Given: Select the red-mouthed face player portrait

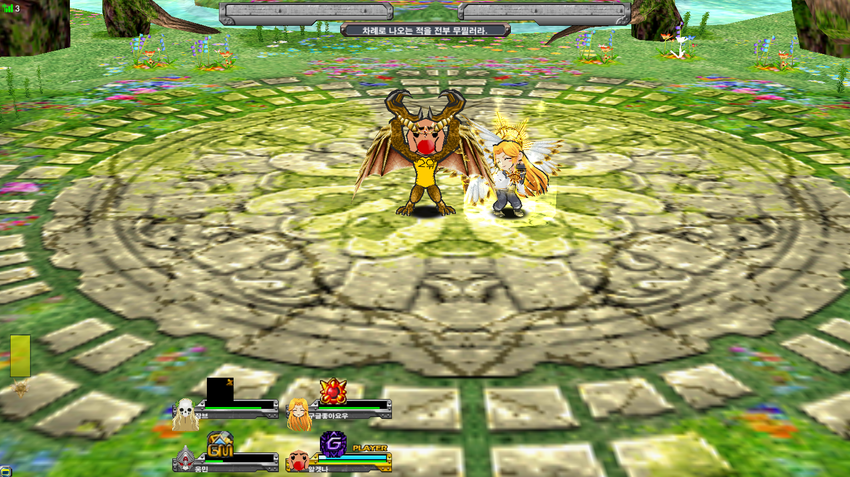Looking at the screenshot, I should click(297, 461).
